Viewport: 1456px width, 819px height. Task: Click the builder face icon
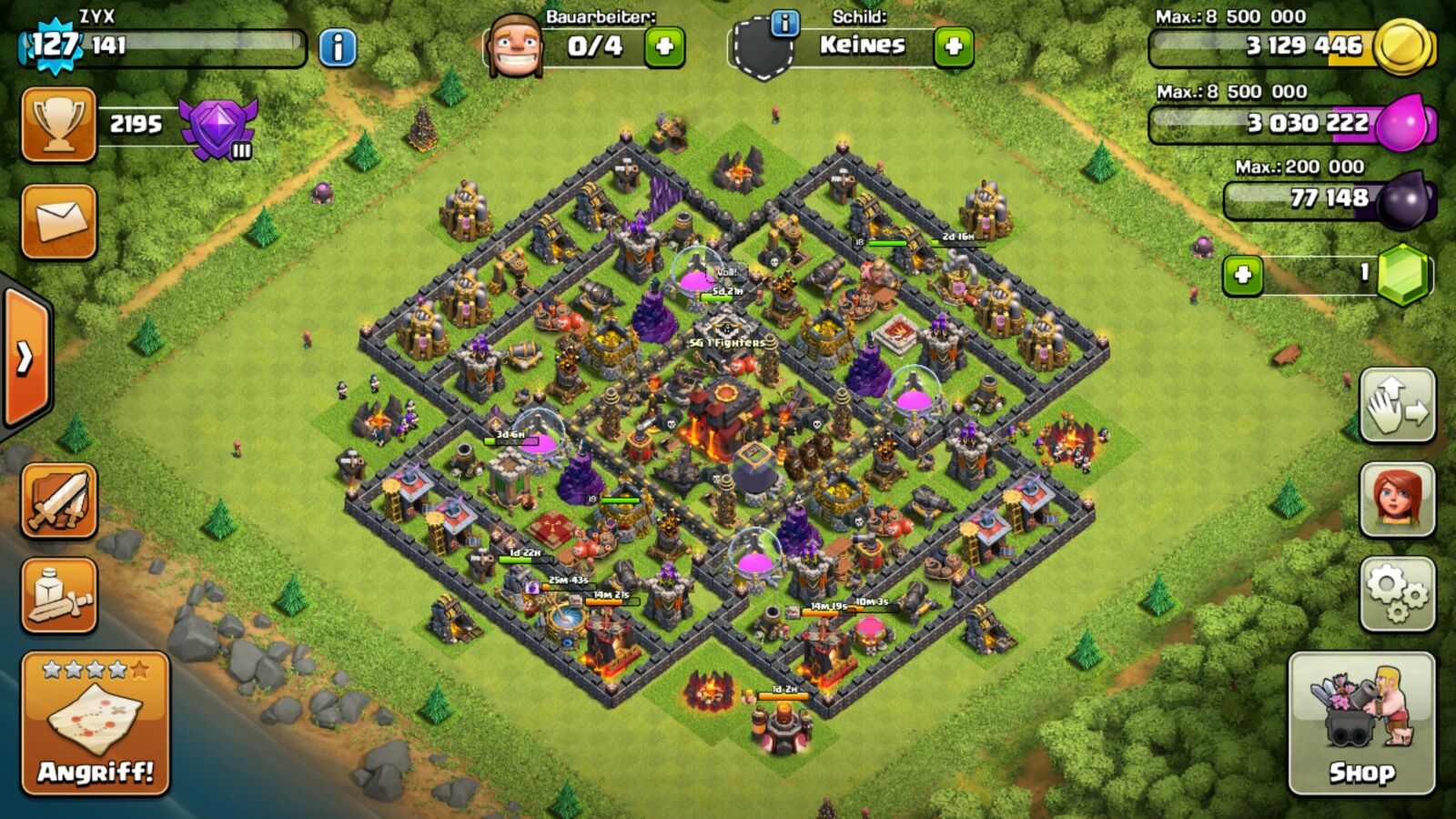tap(515, 45)
